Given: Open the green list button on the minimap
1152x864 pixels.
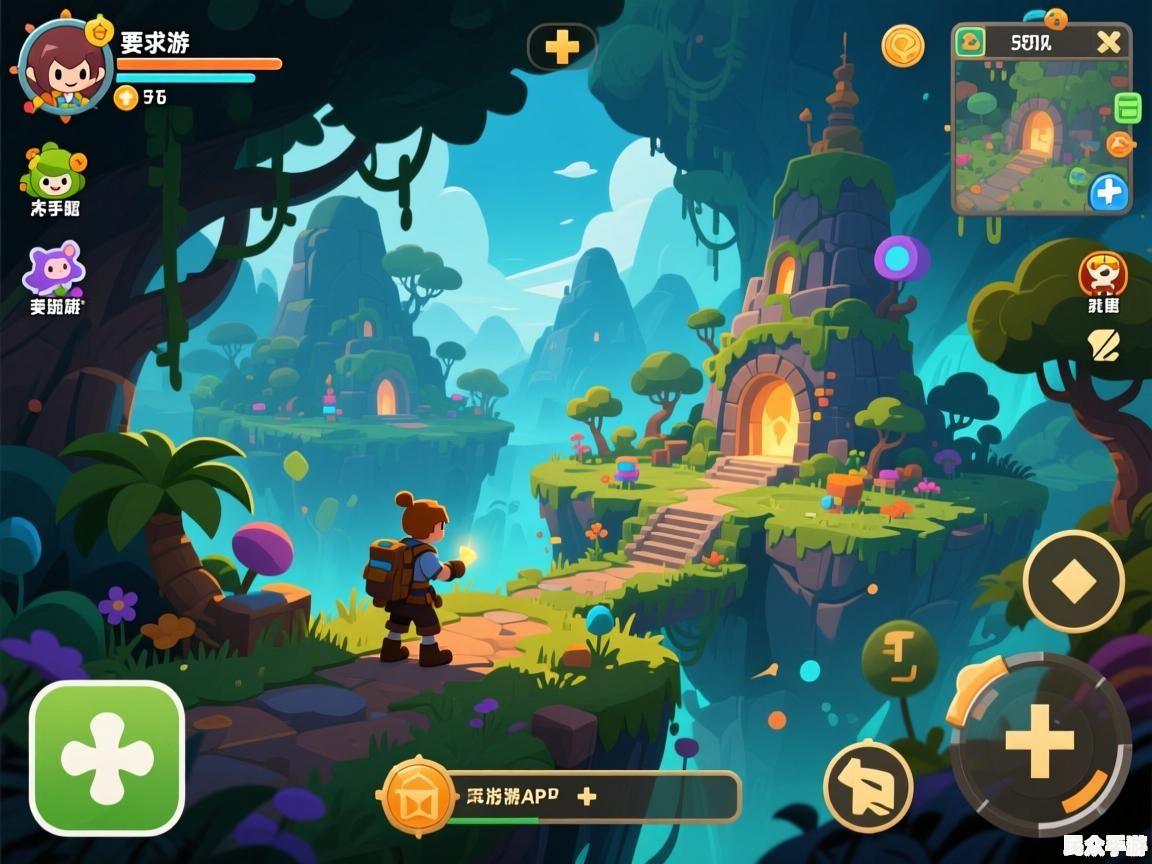Looking at the screenshot, I should tap(1127, 107).
